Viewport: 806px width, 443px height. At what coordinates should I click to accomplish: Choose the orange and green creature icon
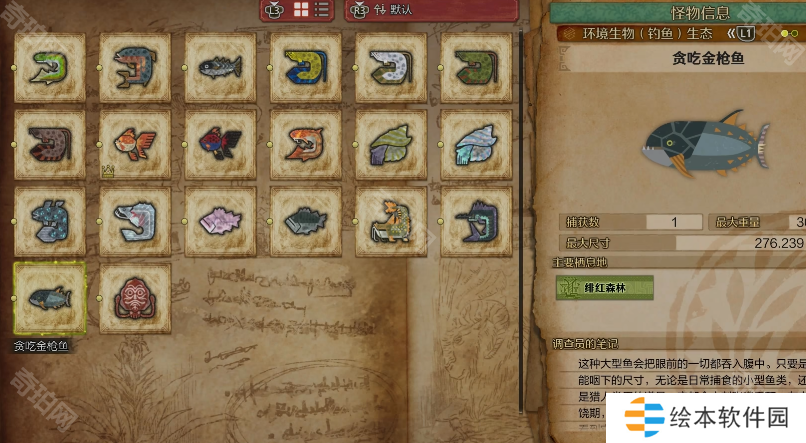(391, 221)
